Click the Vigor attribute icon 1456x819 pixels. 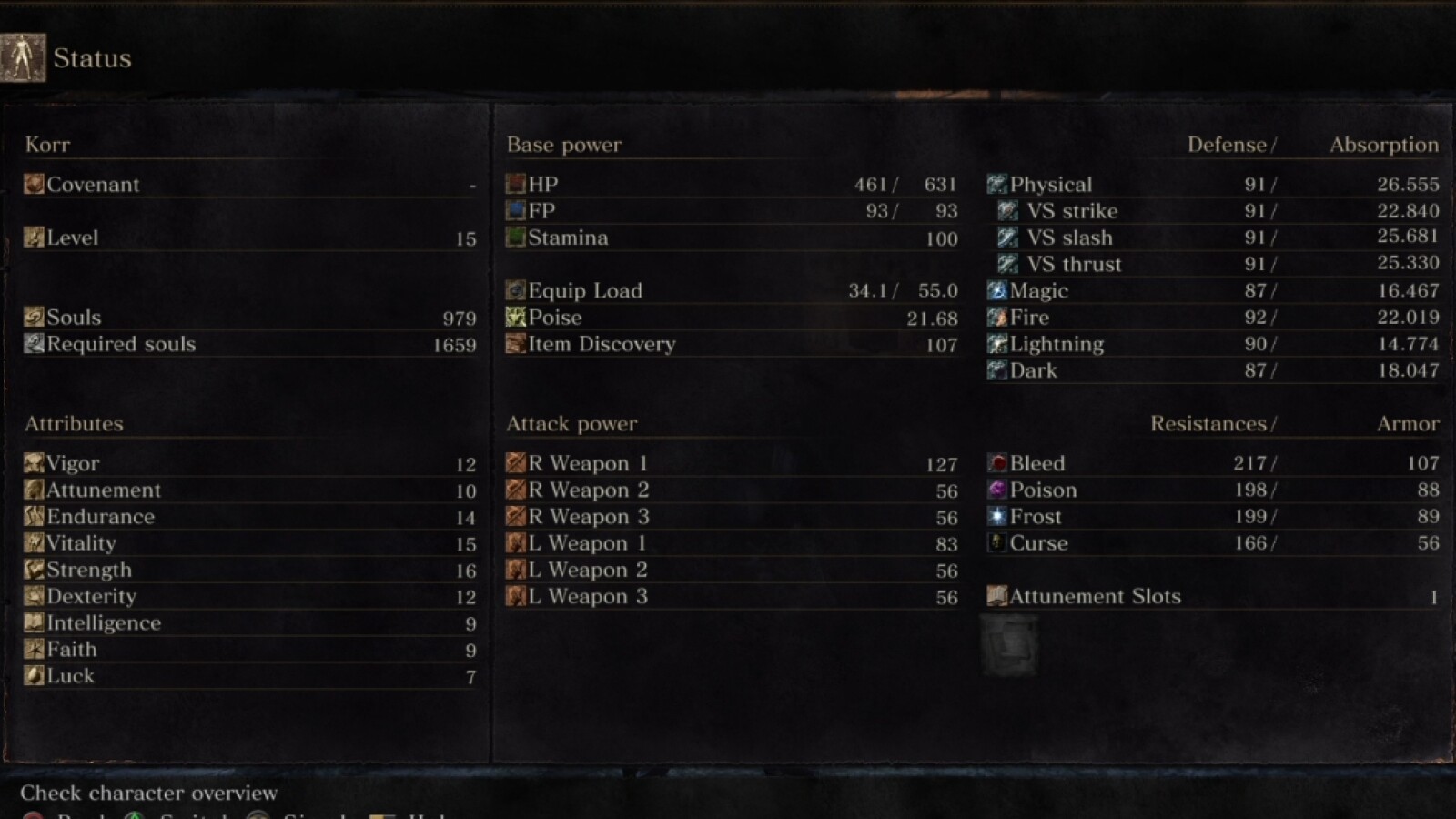click(34, 463)
